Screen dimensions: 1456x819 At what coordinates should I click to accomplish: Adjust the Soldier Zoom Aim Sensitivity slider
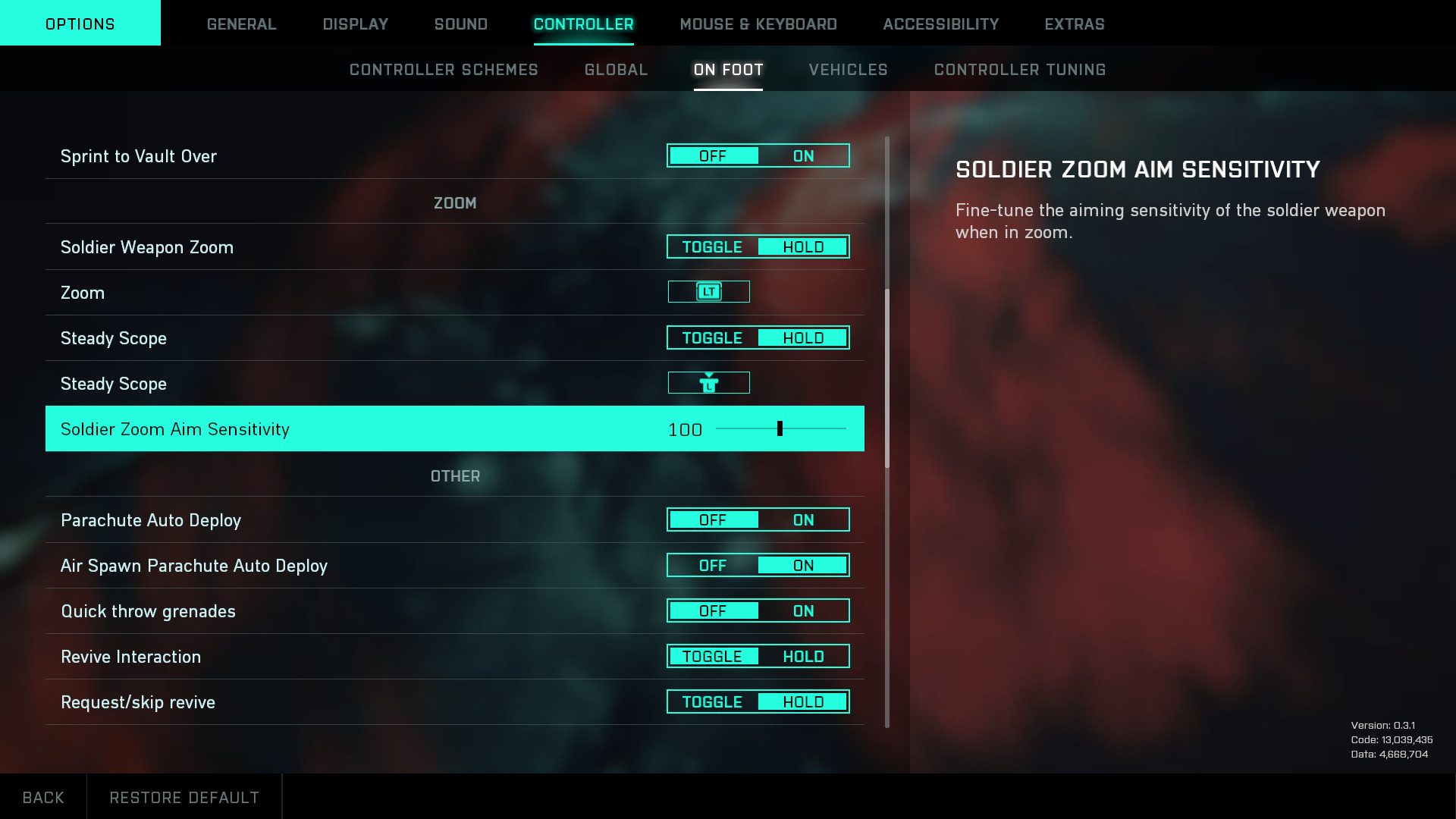[780, 429]
